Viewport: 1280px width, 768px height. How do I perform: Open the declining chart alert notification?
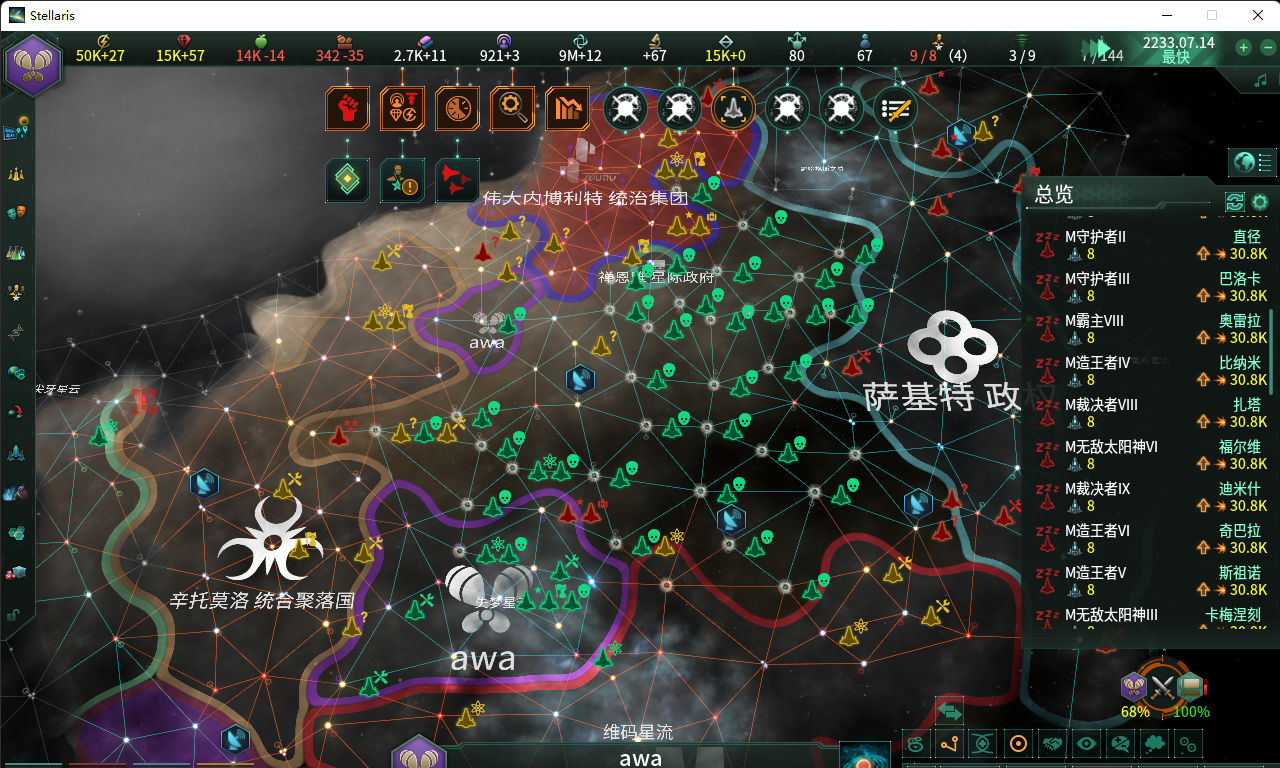click(x=567, y=108)
